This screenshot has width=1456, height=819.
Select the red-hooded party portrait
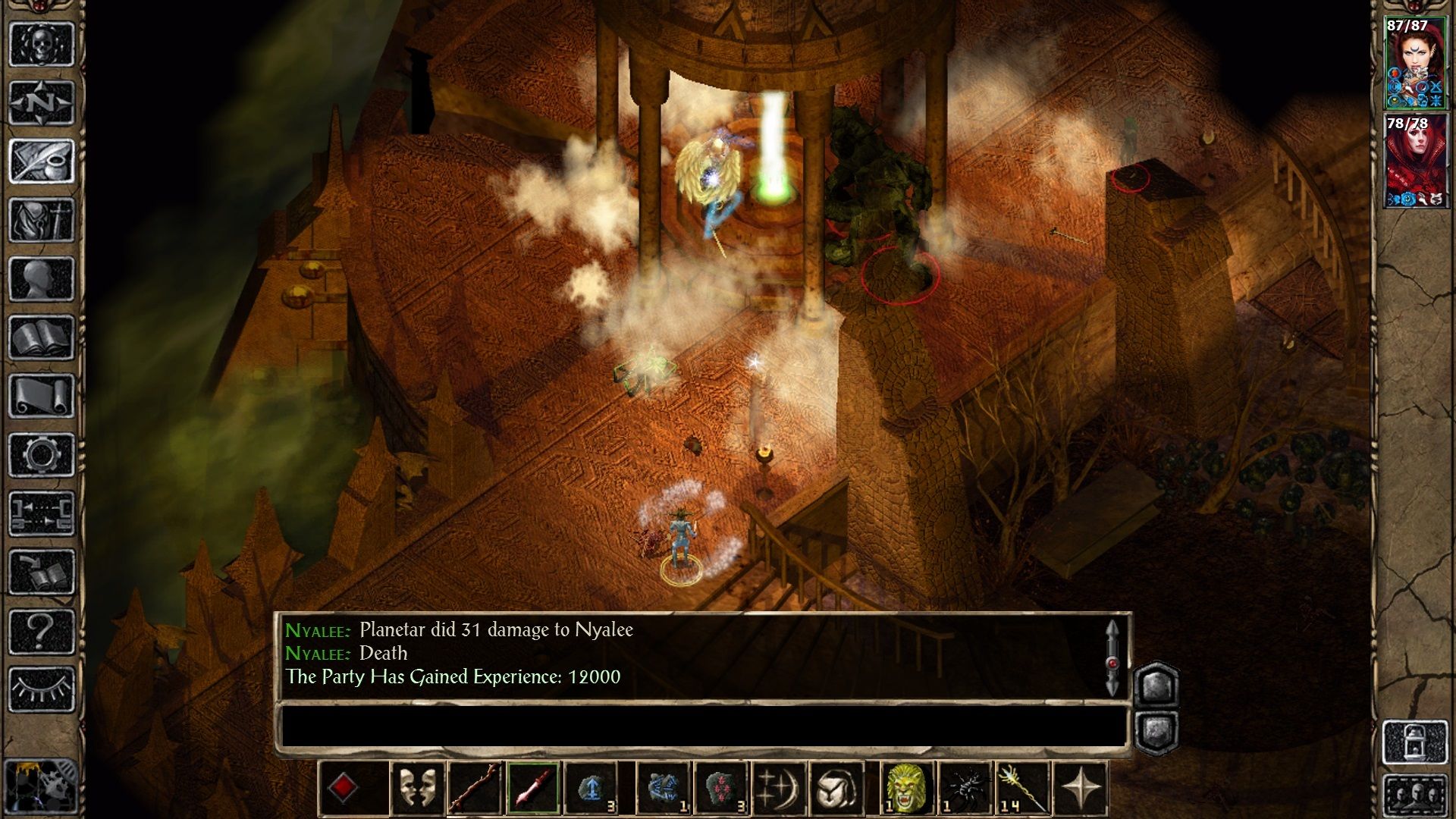pyautogui.click(x=1415, y=162)
